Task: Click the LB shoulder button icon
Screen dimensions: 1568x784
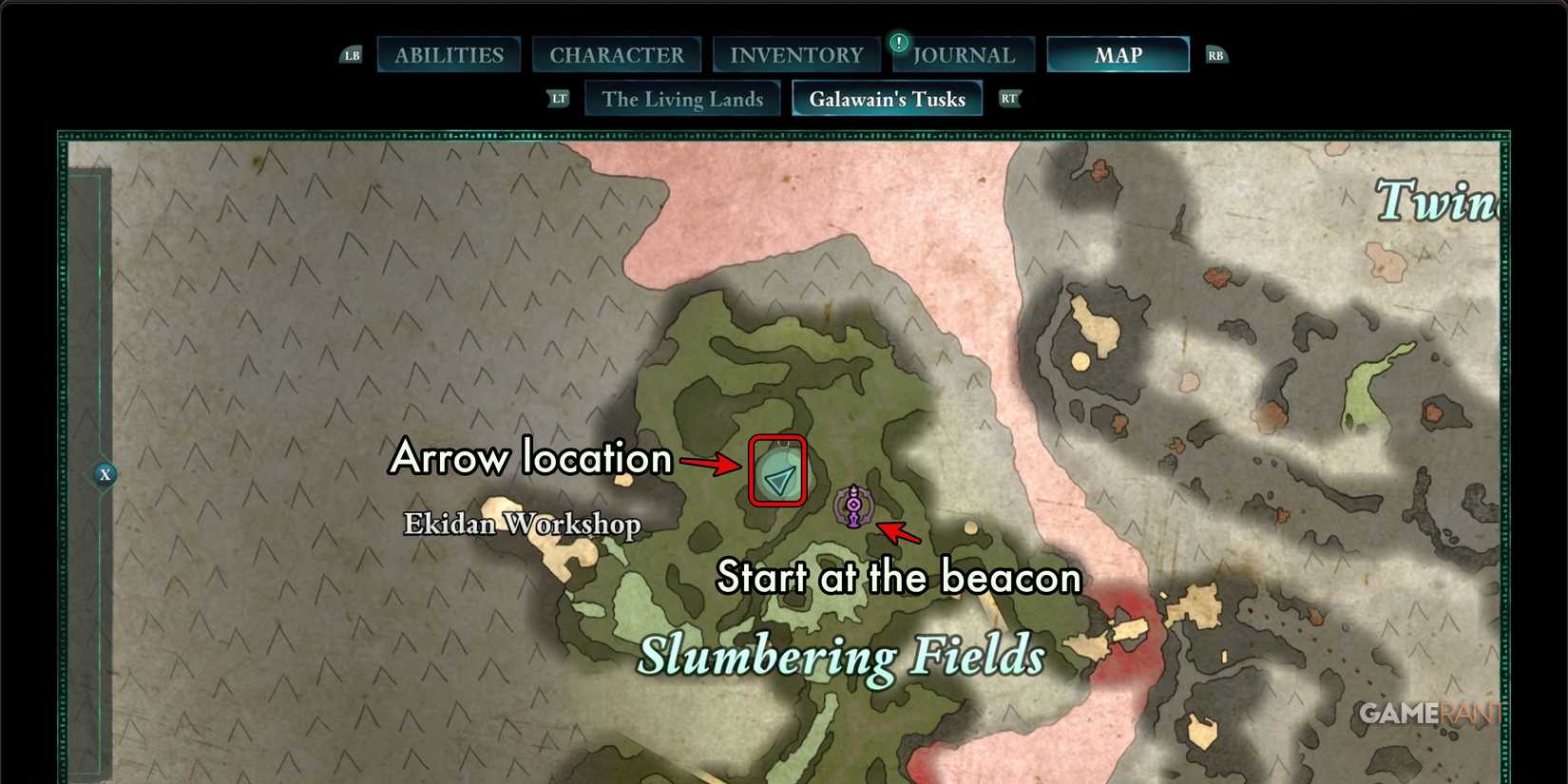Action: point(351,55)
